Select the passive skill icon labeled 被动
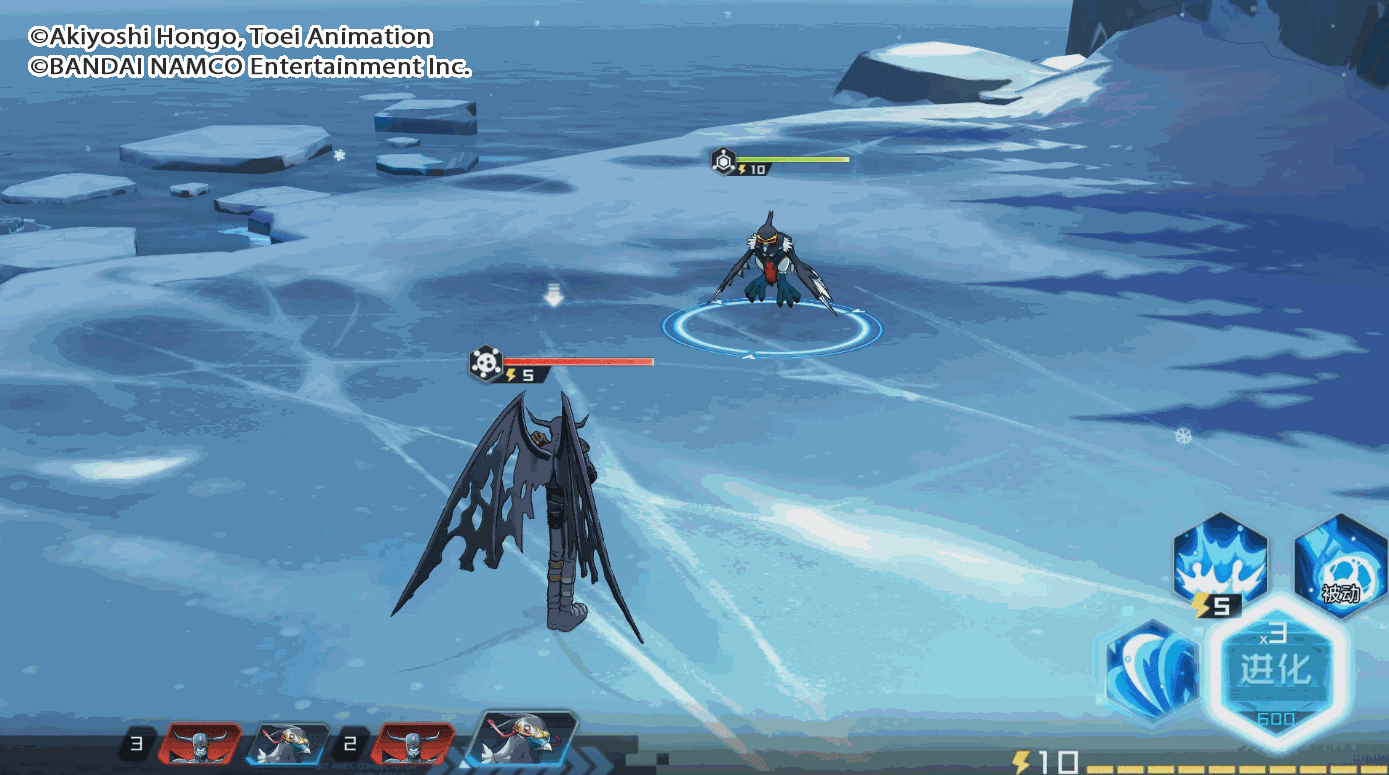Image resolution: width=1389 pixels, height=775 pixels. tap(1340, 560)
